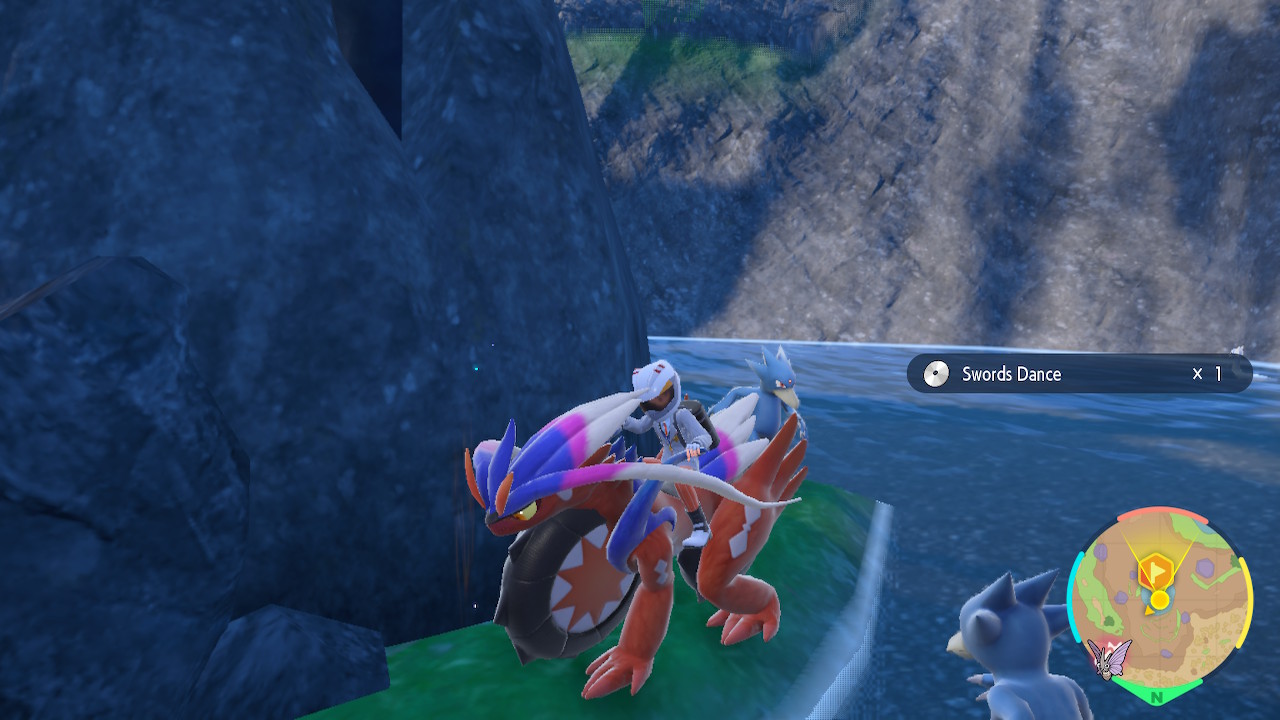Click the yellow direction arrow under the player marker
The height and width of the screenshot is (720, 1280).
(x=1148, y=611)
